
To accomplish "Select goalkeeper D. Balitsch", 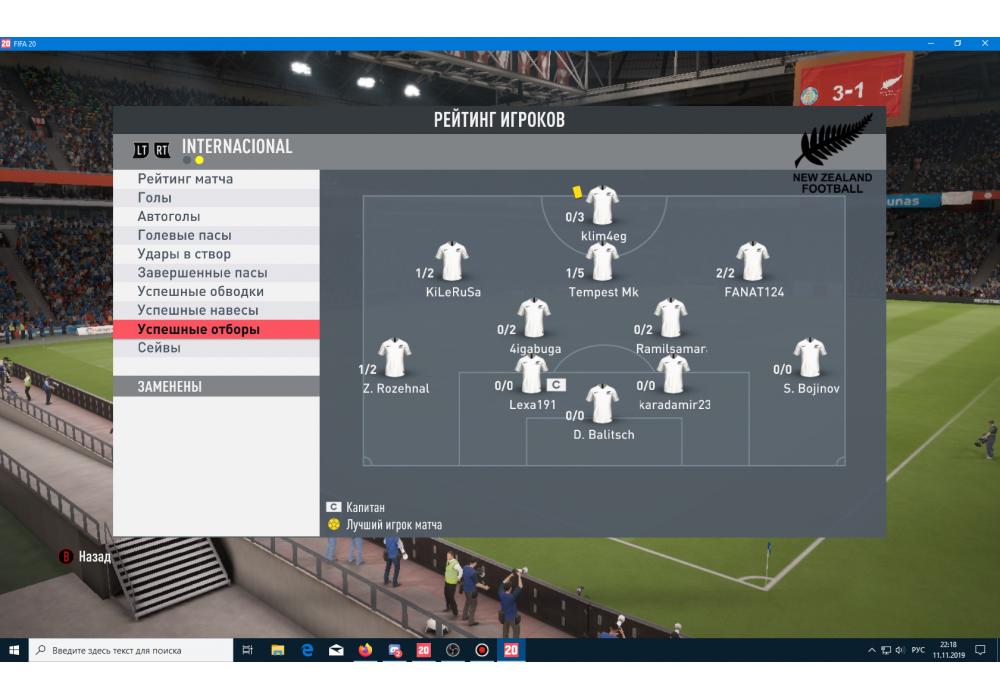I will point(603,404).
